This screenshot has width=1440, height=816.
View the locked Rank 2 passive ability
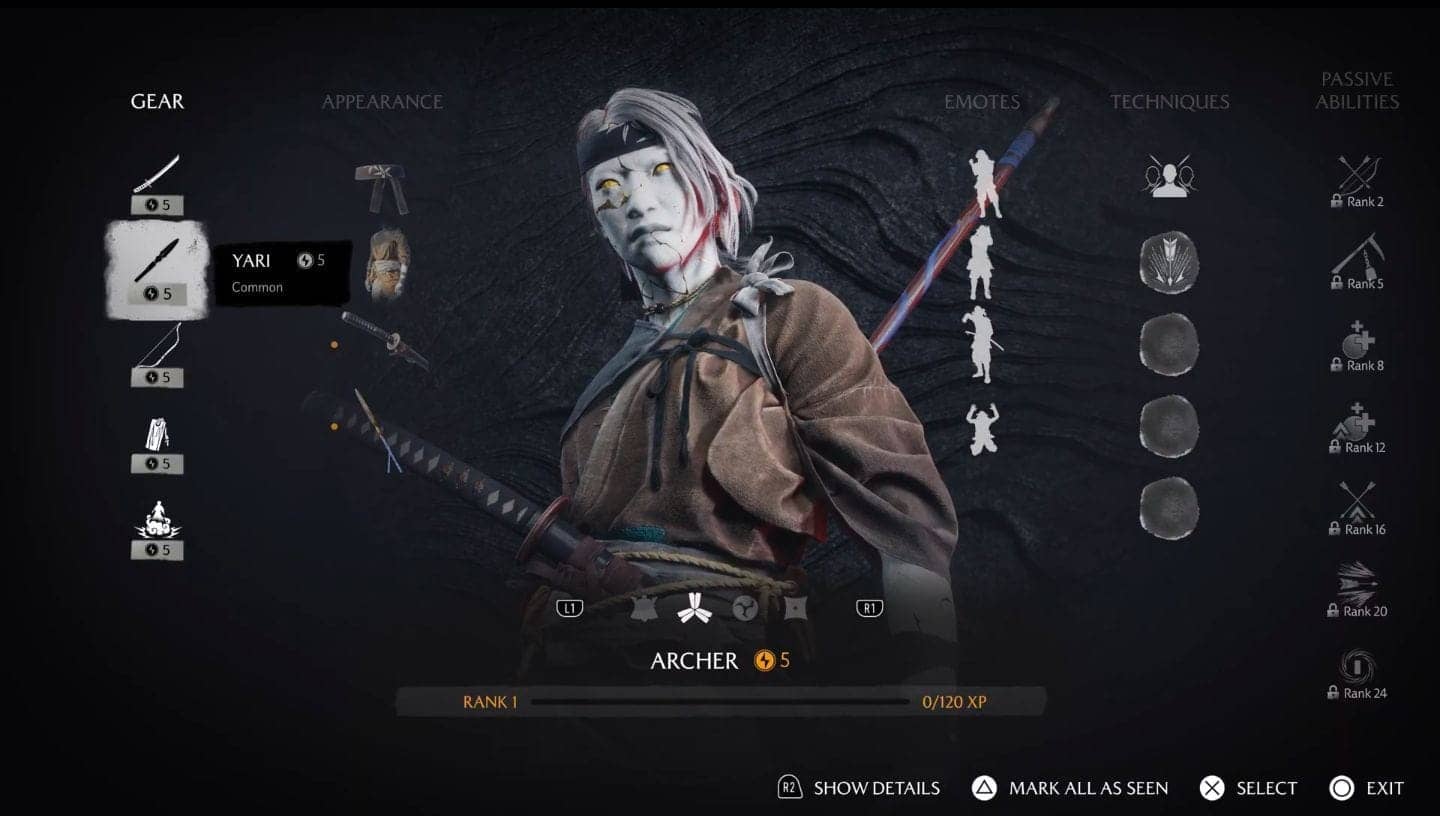pos(1357,182)
